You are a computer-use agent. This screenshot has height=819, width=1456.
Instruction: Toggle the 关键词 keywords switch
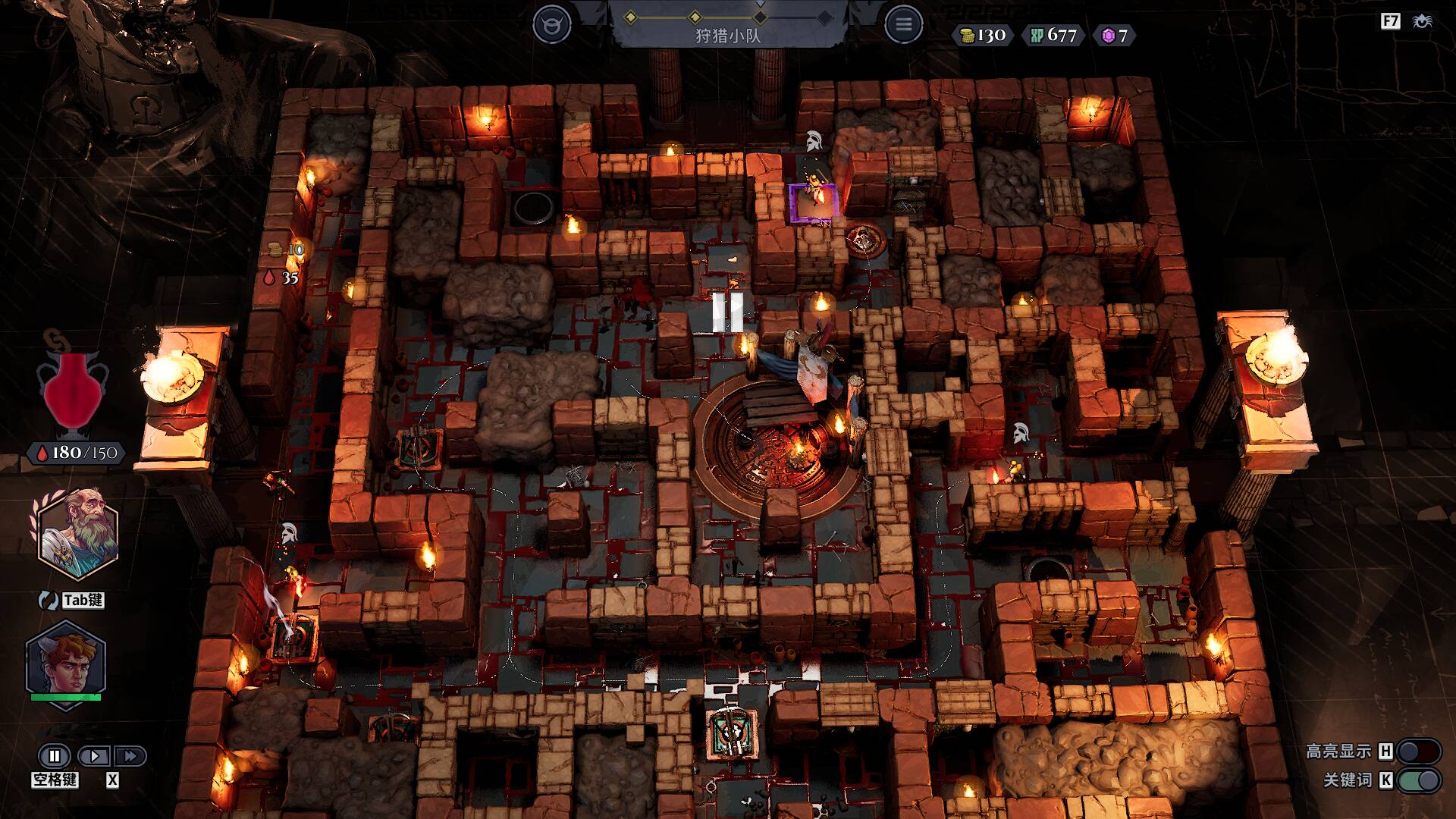point(1418,780)
